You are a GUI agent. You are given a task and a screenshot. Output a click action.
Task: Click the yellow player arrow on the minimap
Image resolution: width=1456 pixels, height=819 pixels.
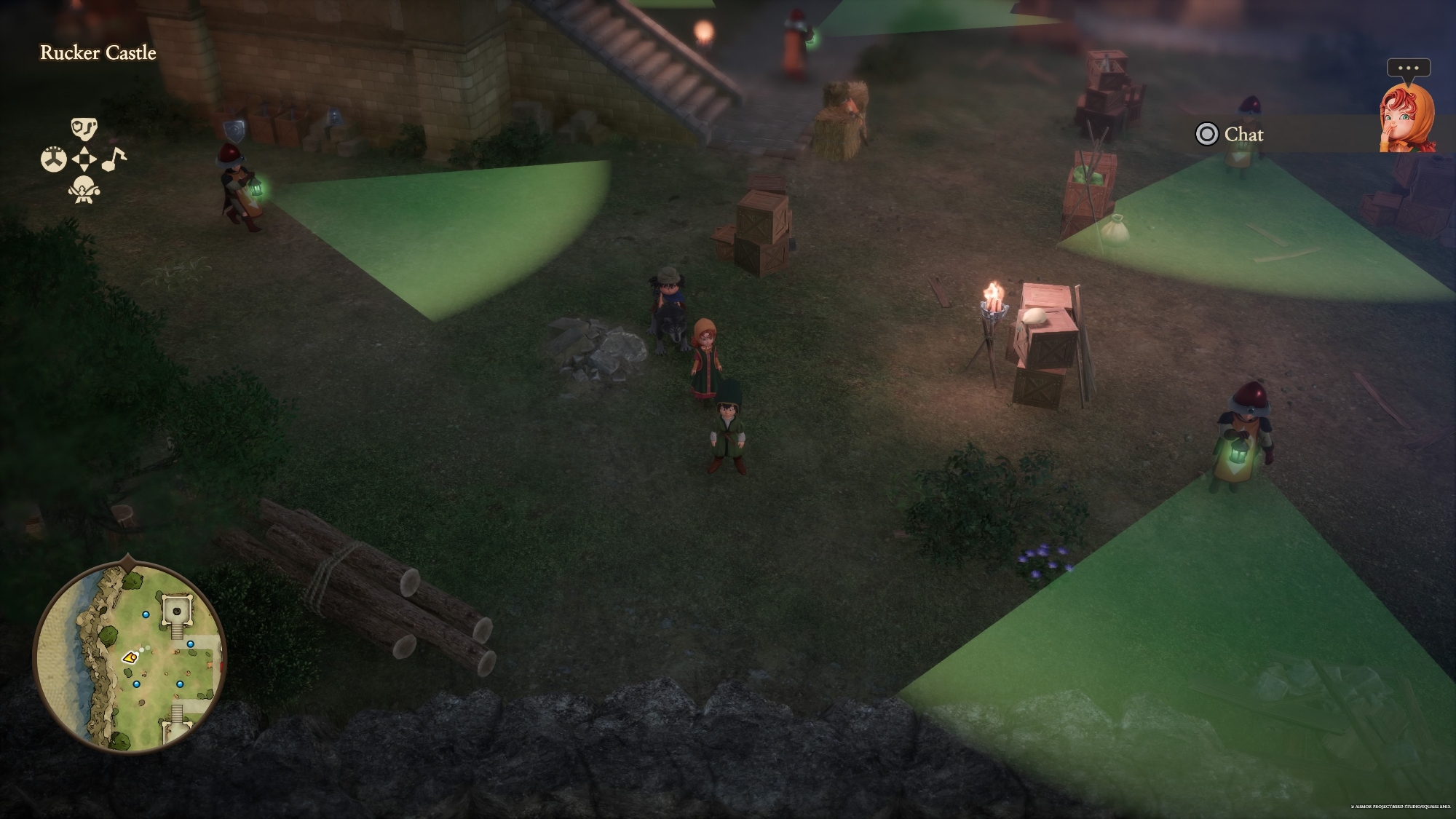coord(130,657)
